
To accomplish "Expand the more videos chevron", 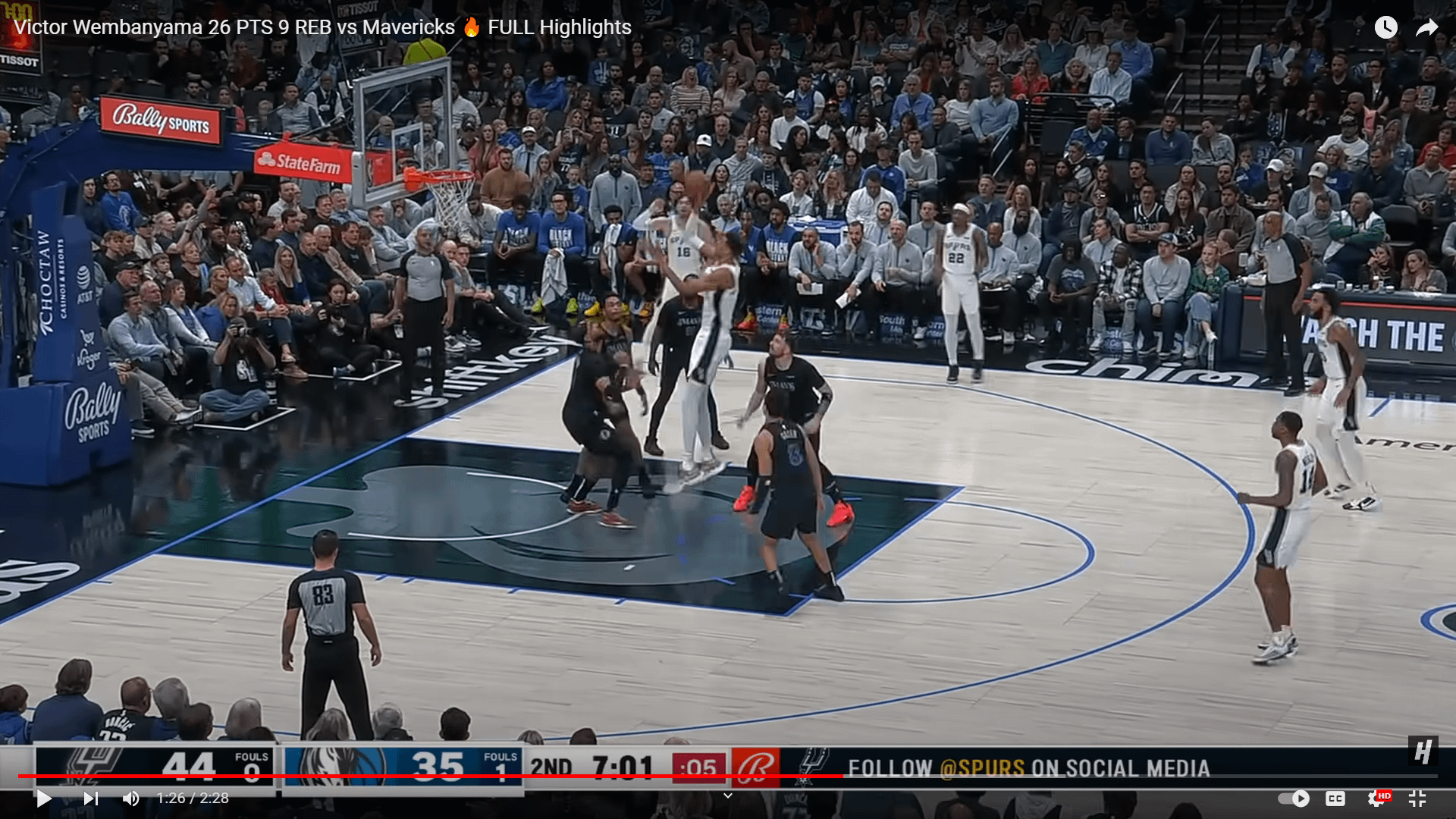I will [x=727, y=795].
